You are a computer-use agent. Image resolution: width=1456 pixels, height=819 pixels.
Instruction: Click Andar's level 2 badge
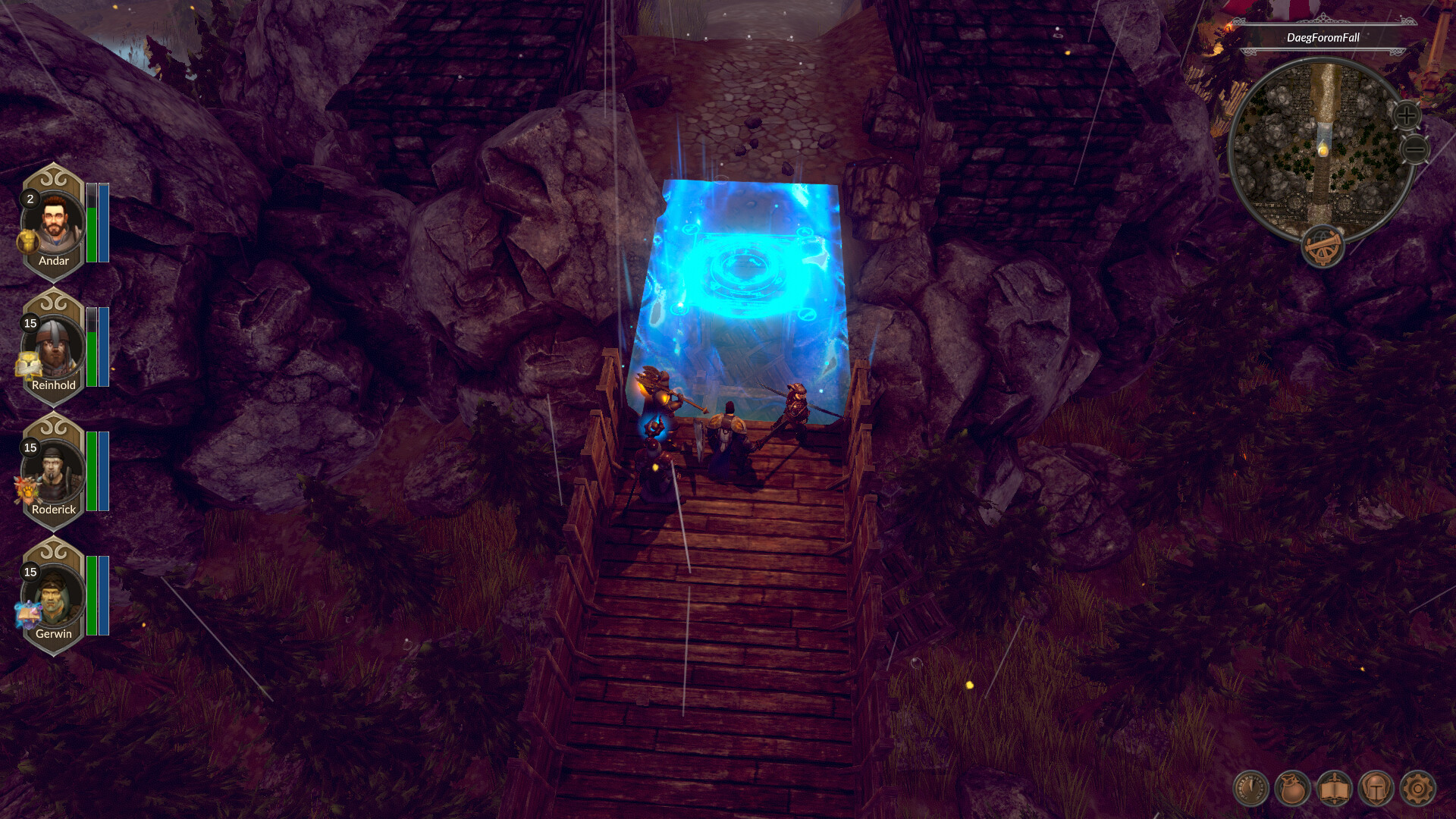[29, 200]
